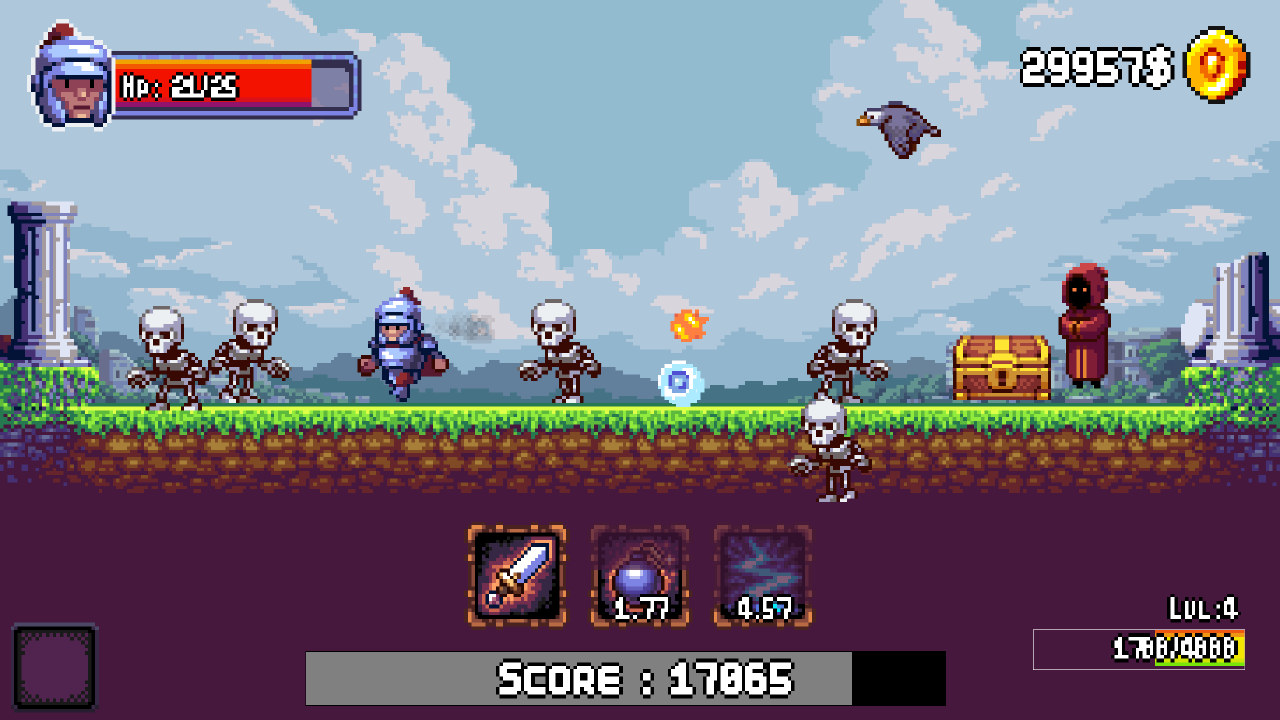Click the skeleton falling below the ground
Viewport: 1280px width, 720px height.
(x=830, y=452)
